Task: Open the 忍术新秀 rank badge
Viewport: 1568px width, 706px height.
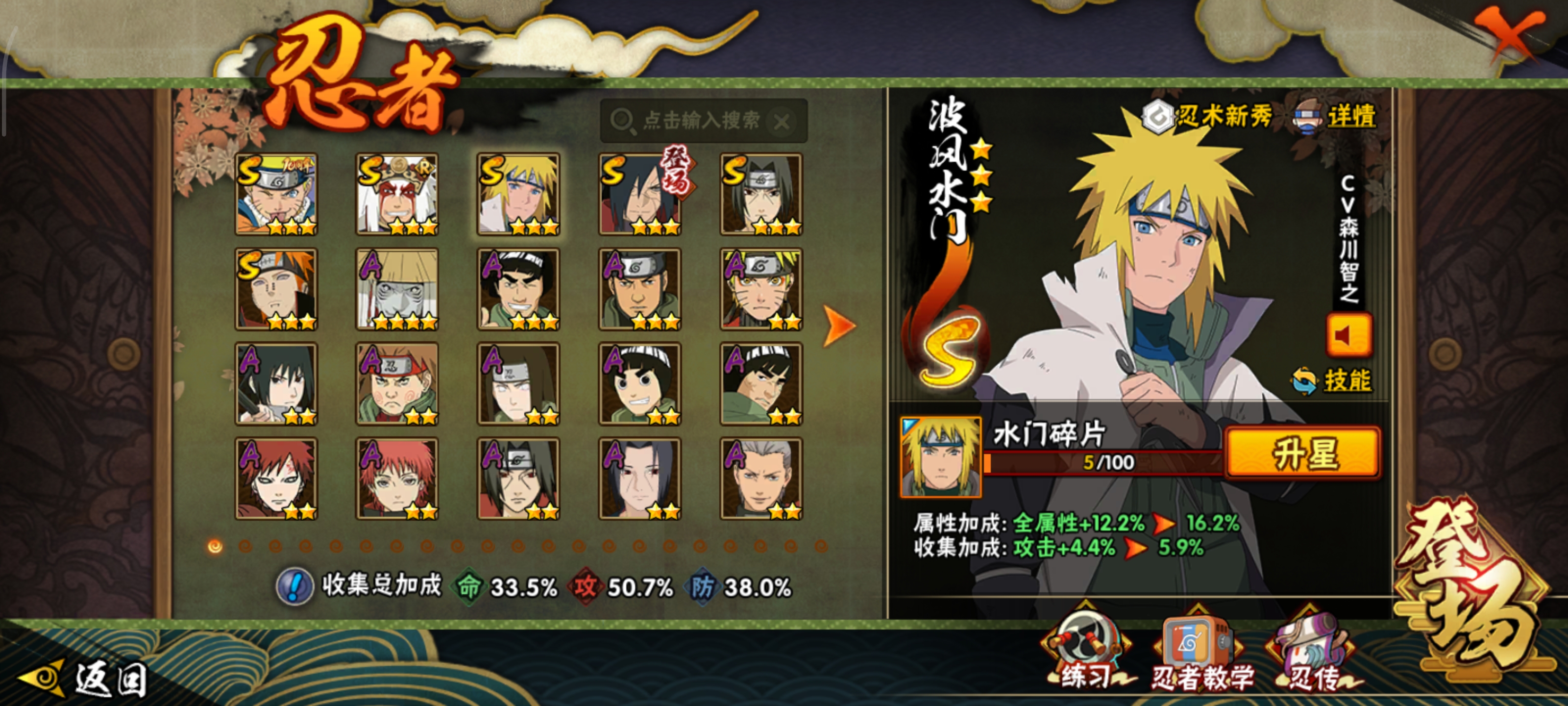Action: pyautogui.click(x=1208, y=116)
